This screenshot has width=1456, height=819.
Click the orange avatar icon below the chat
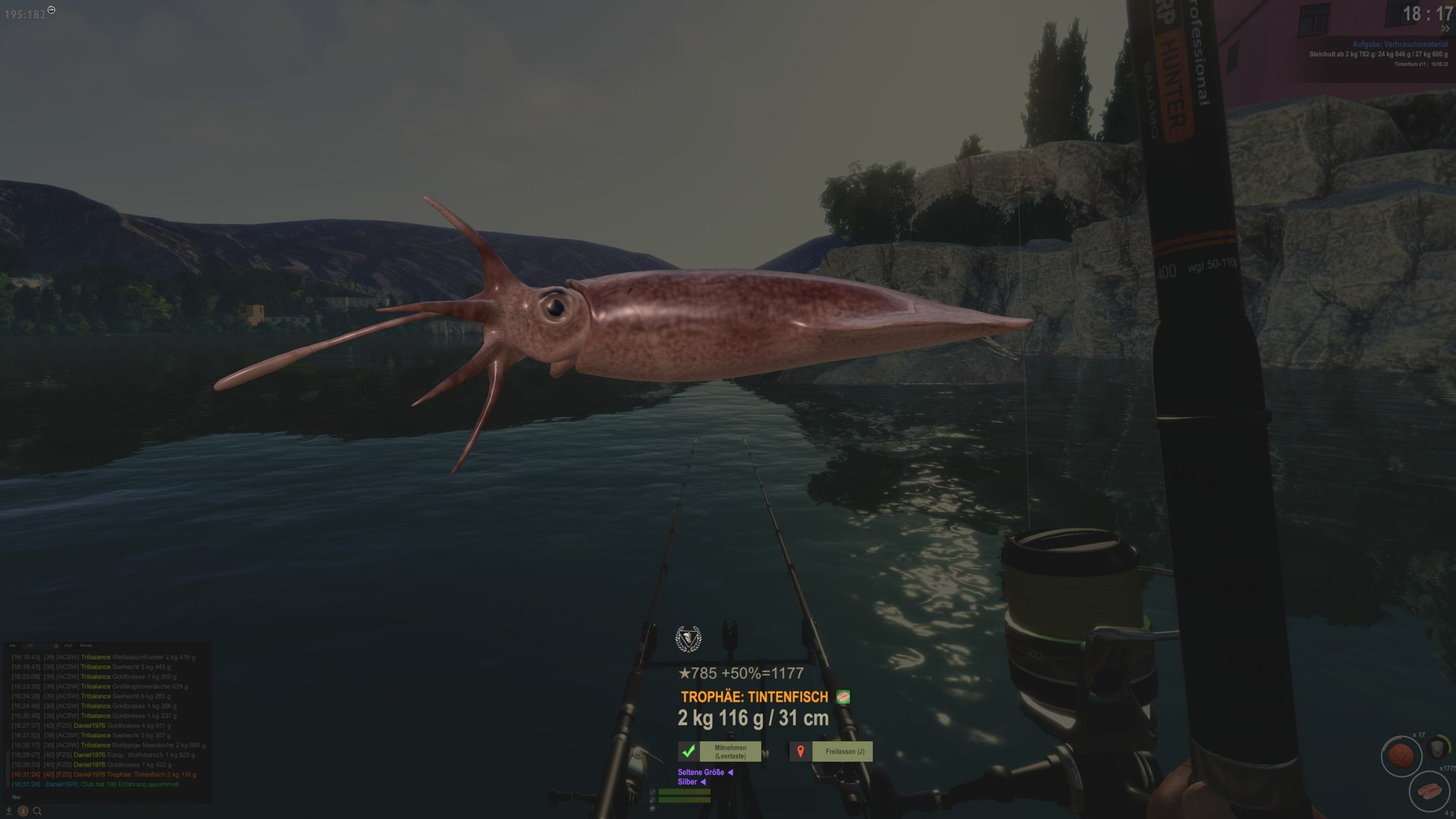click(x=23, y=811)
